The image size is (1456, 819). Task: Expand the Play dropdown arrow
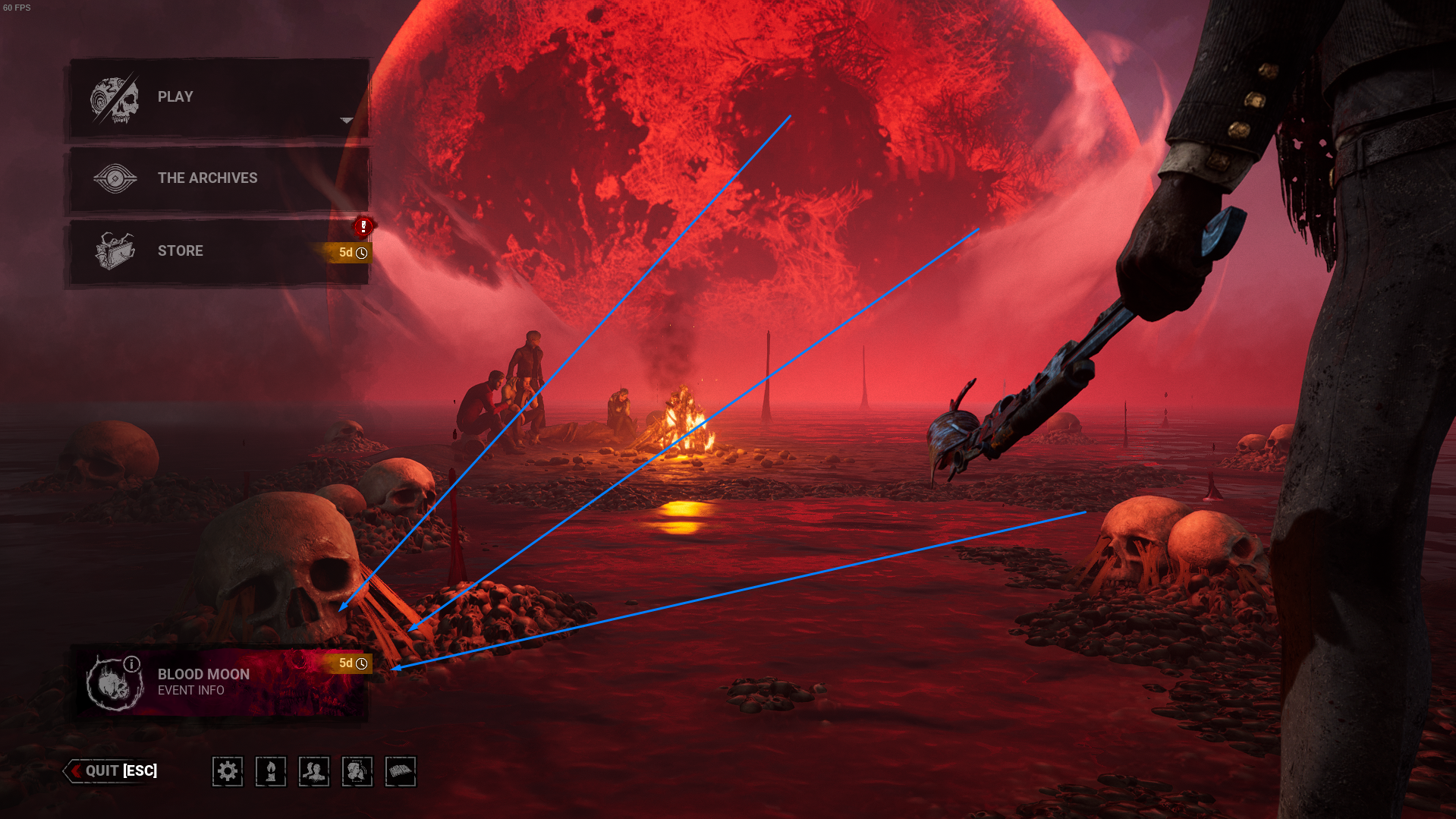(x=347, y=121)
